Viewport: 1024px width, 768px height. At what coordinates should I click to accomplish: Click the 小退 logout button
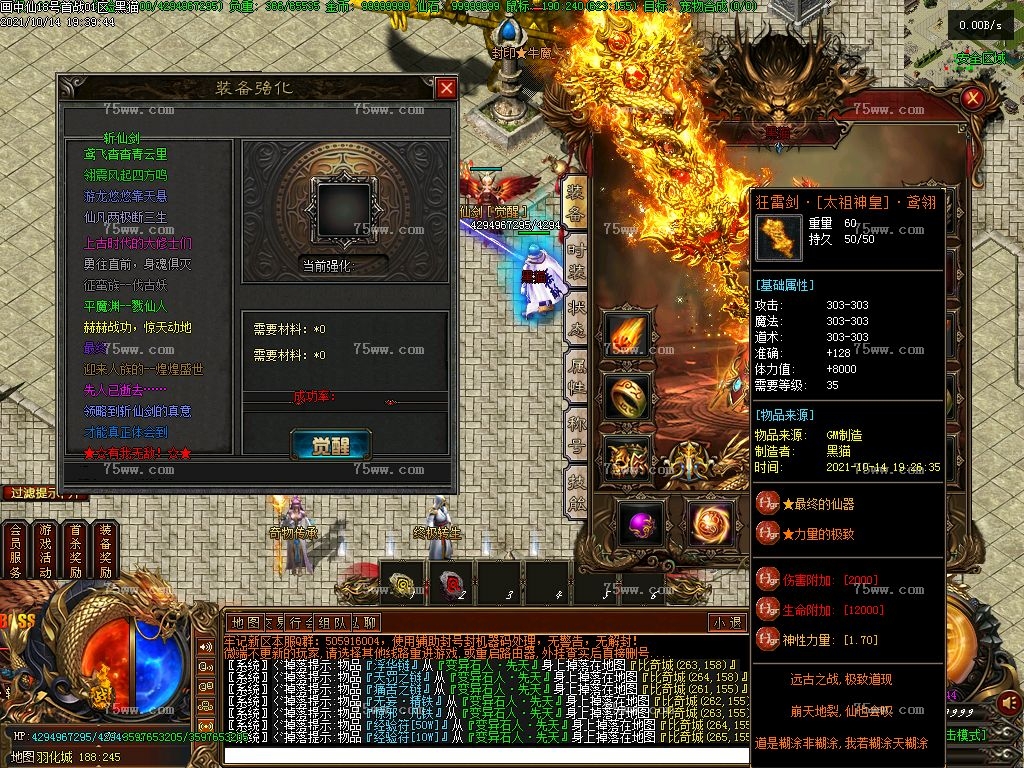coord(727,622)
